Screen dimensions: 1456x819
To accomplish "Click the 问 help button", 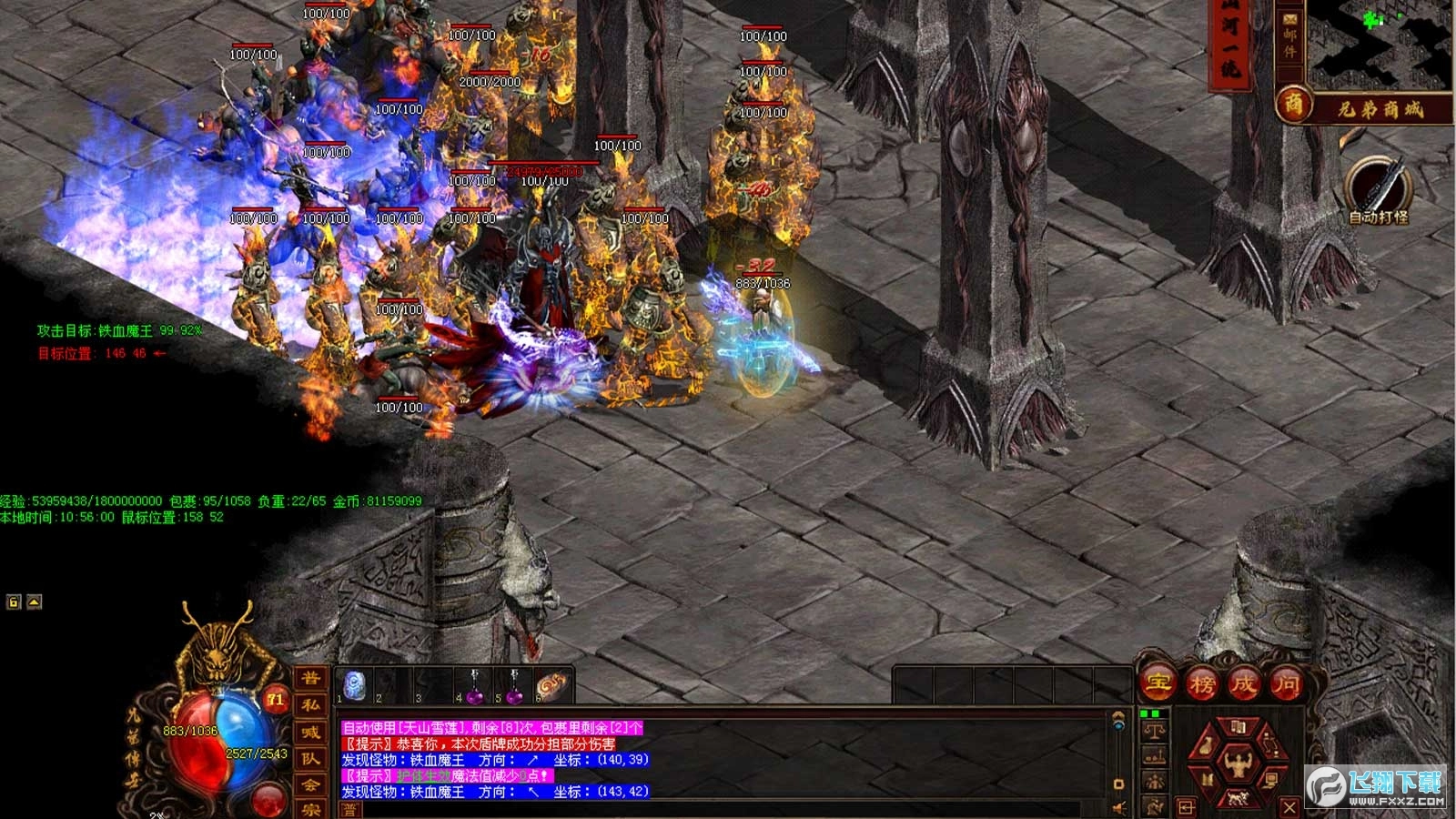I will point(1287,682).
